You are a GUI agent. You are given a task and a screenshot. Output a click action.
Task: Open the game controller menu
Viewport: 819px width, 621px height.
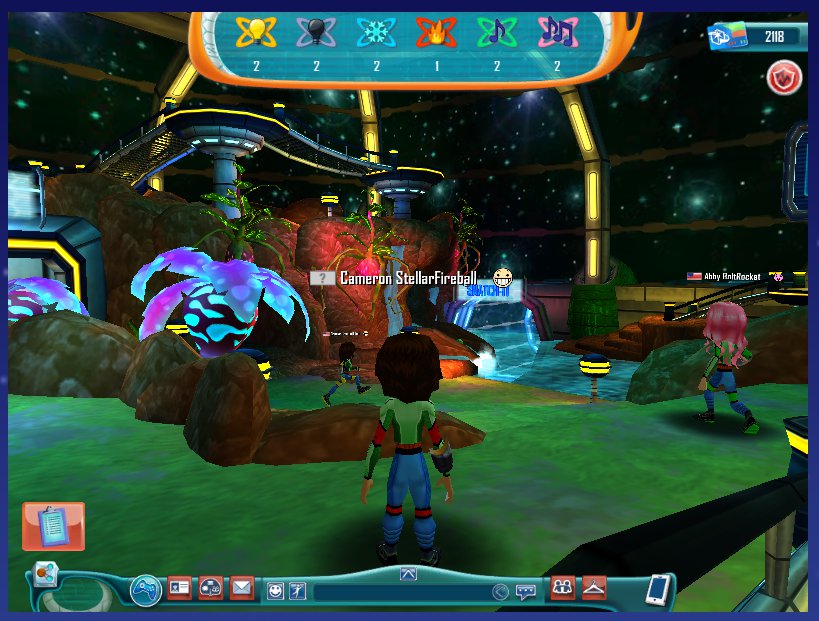tap(147, 589)
